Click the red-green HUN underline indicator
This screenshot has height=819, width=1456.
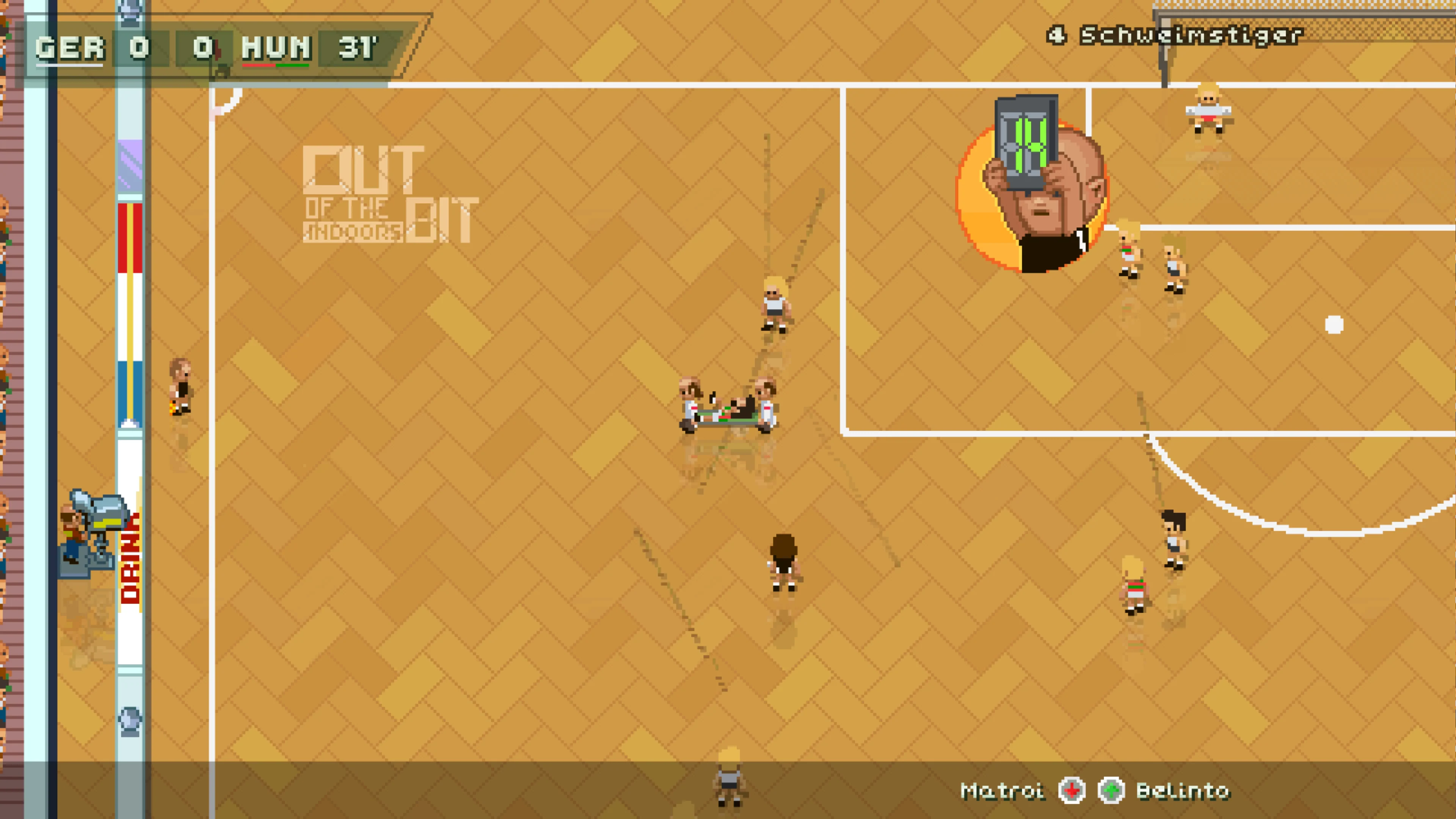point(275,67)
